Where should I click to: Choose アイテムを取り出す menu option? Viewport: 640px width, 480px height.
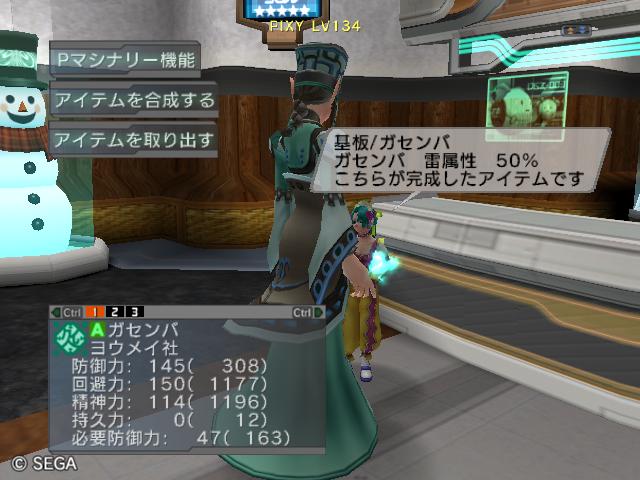134,139
